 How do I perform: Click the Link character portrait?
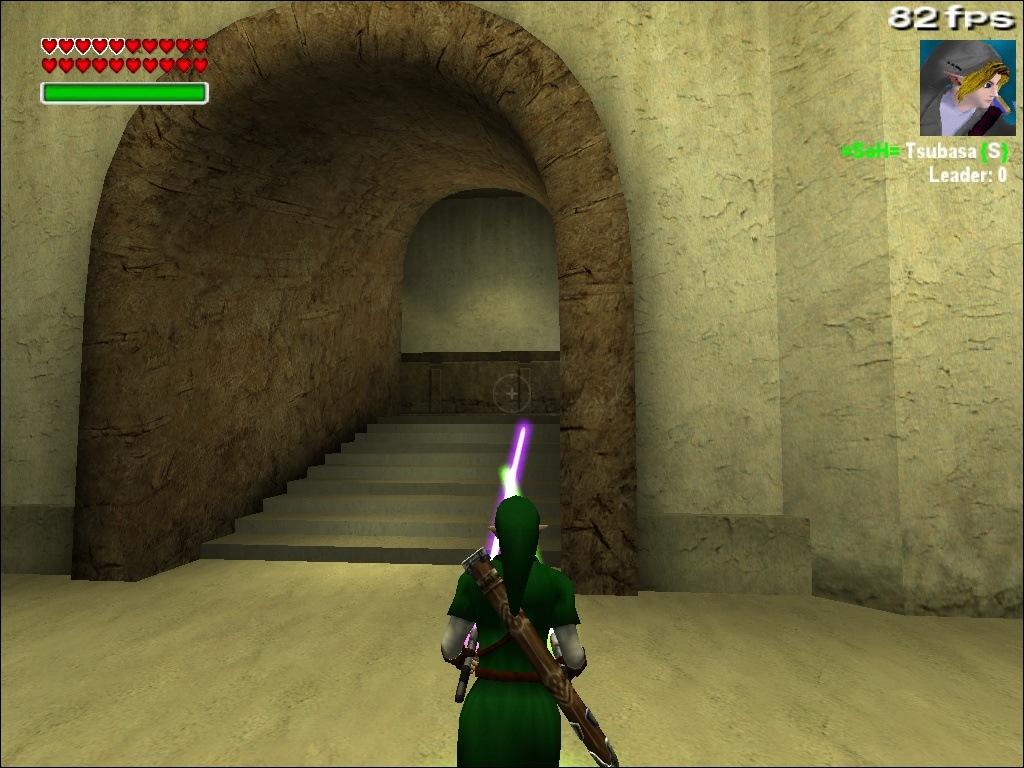tap(967, 88)
